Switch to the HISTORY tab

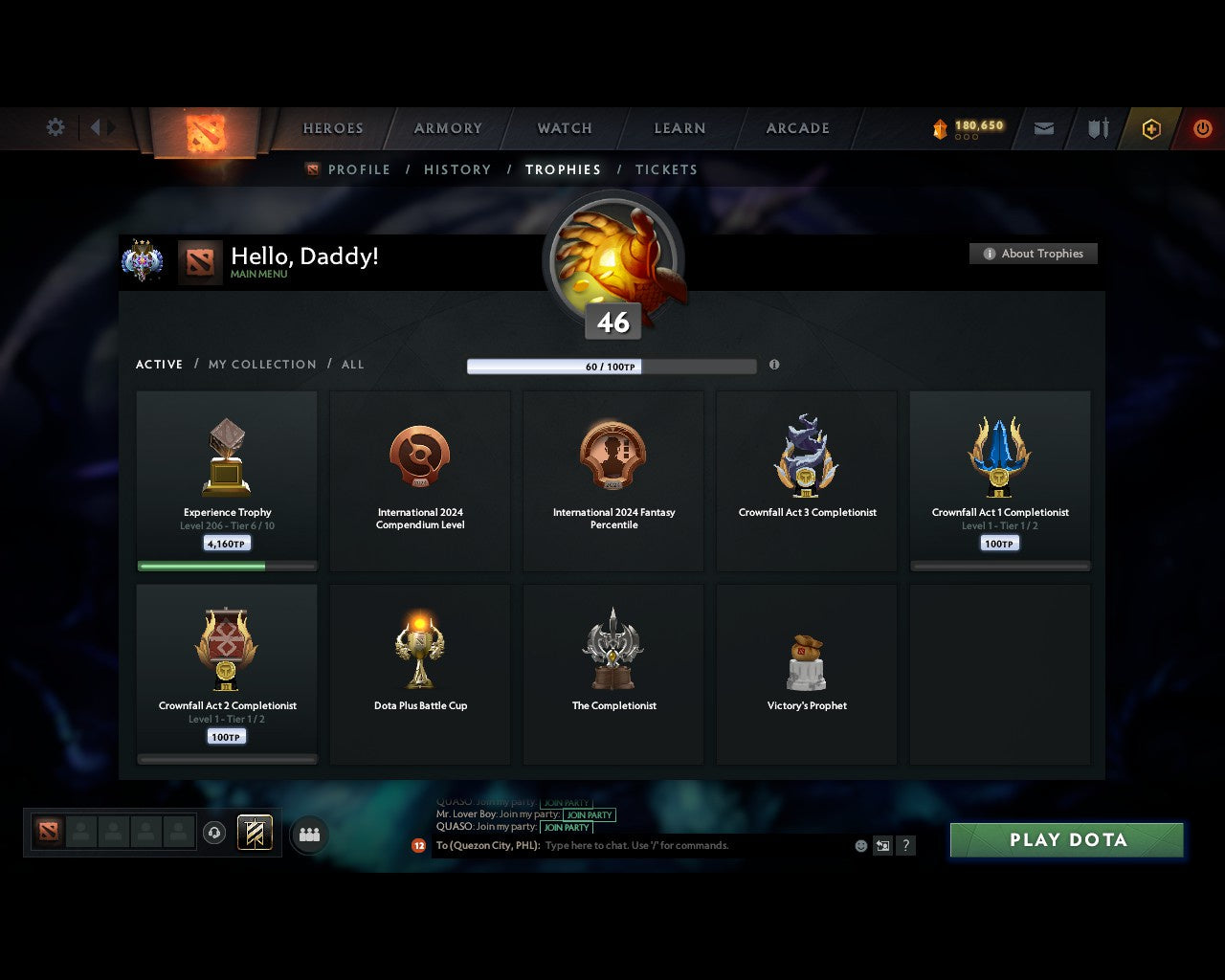click(457, 169)
